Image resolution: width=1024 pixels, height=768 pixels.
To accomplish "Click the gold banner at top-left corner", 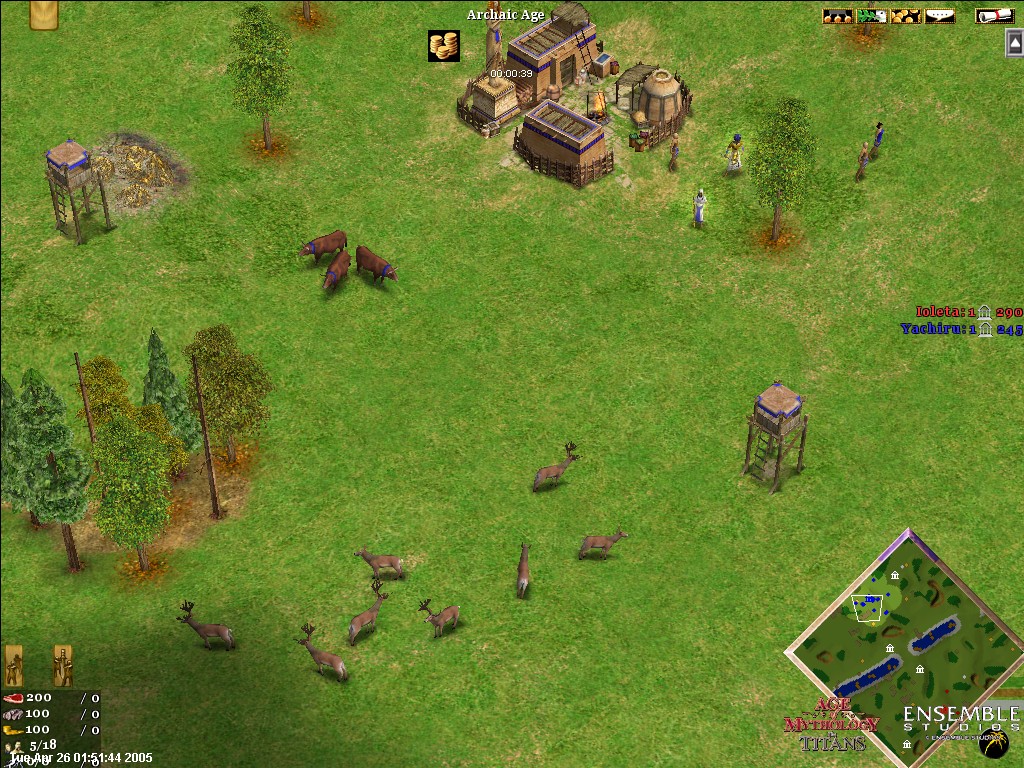I will [x=43, y=14].
